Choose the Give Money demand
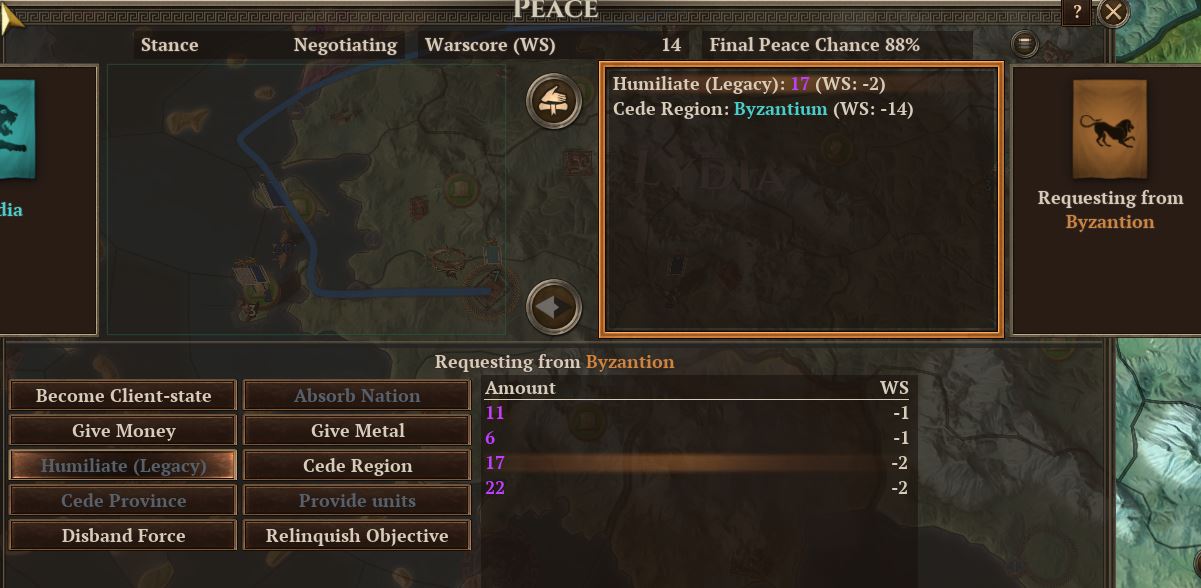The width and height of the screenshot is (1201, 588). [x=123, y=431]
